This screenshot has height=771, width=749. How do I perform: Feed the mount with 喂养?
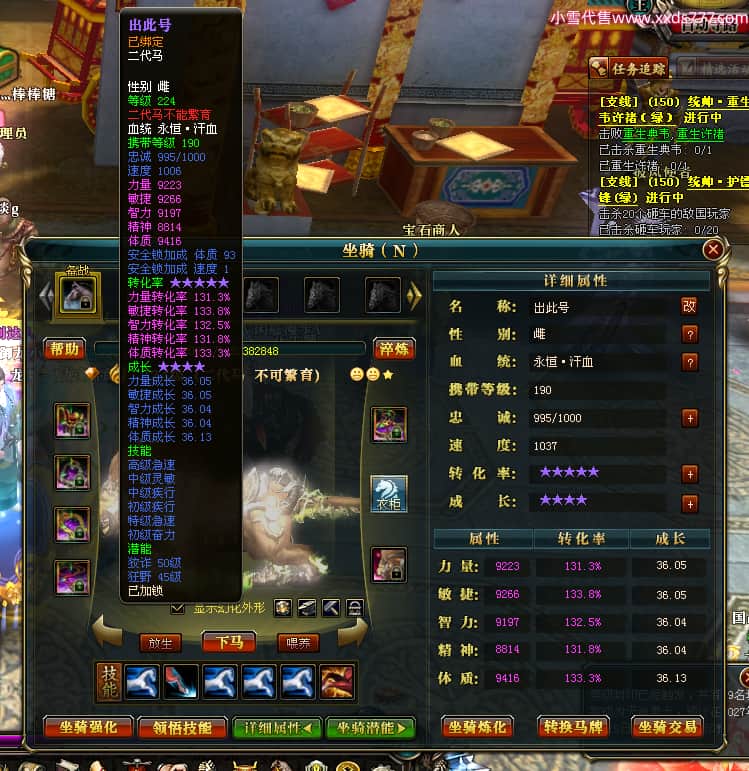pos(299,642)
